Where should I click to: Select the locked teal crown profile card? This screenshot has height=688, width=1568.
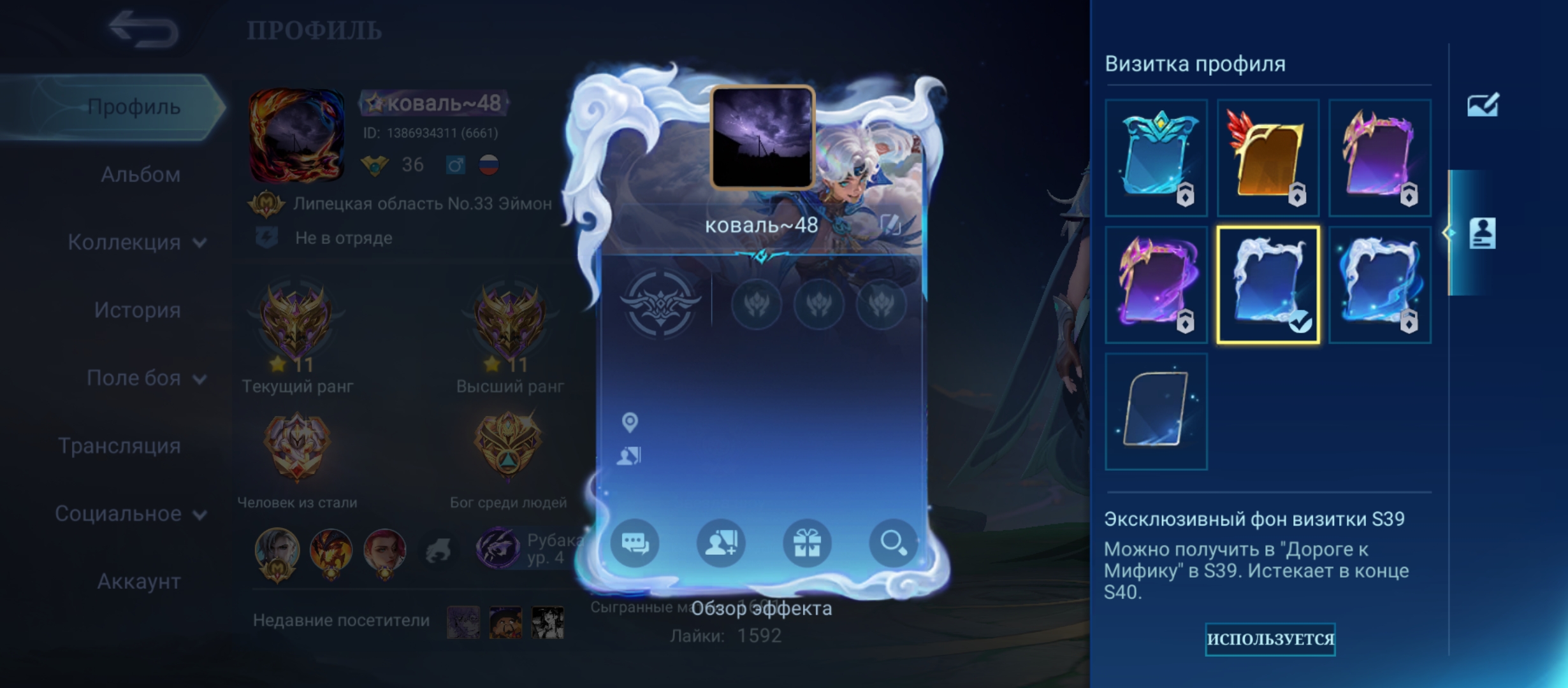pyautogui.click(x=1156, y=157)
